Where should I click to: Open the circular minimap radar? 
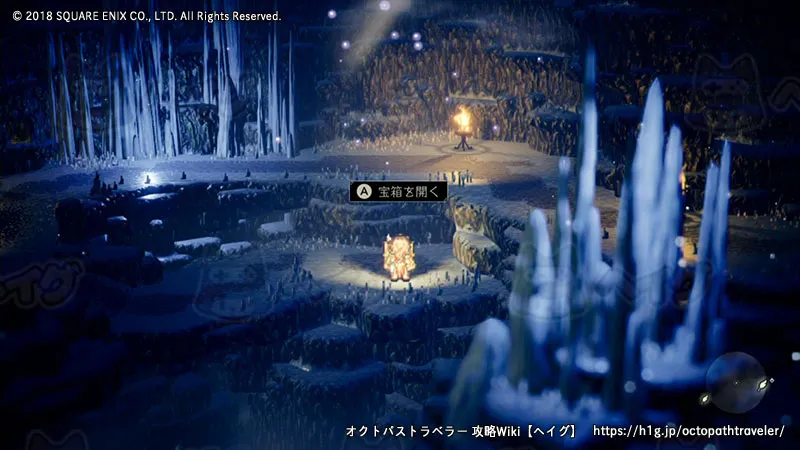737,381
